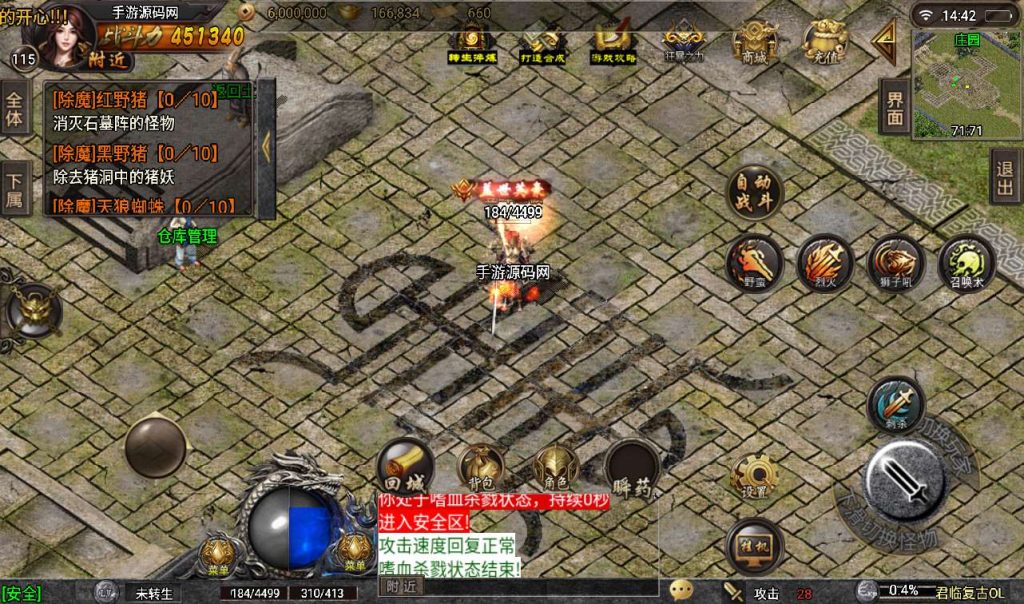Exit using the 退出 button
This screenshot has width=1024, height=604.
tap(1005, 178)
